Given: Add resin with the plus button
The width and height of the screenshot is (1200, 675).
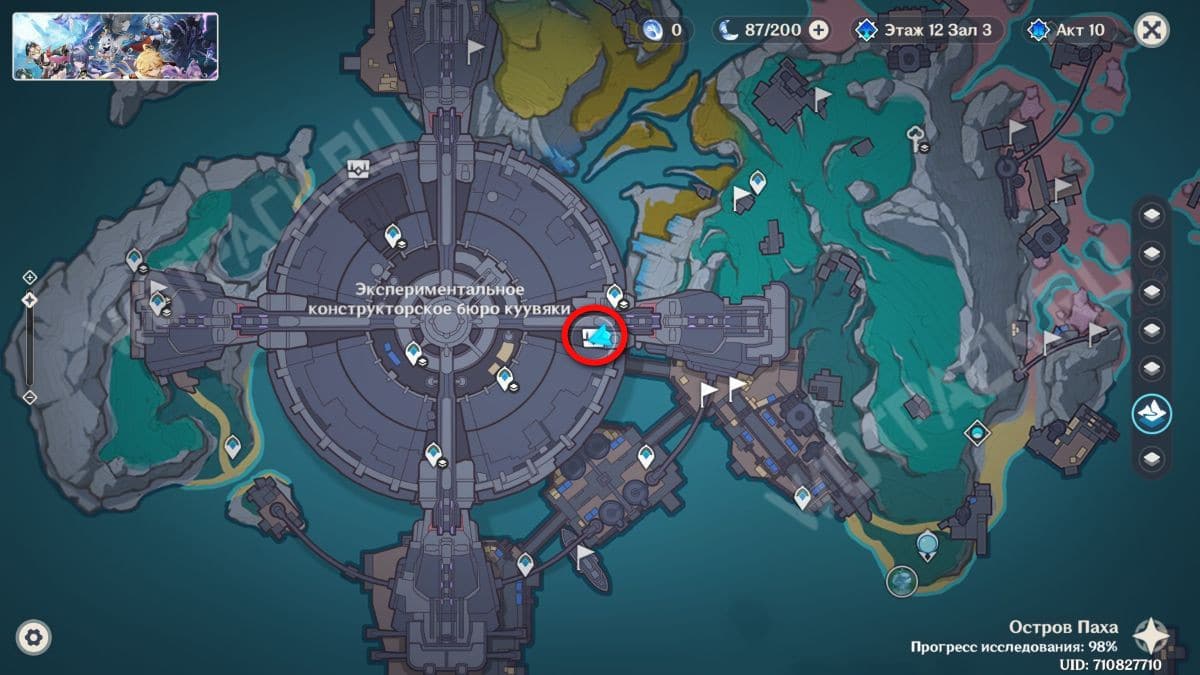Looking at the screenshot, I should 819,30.
